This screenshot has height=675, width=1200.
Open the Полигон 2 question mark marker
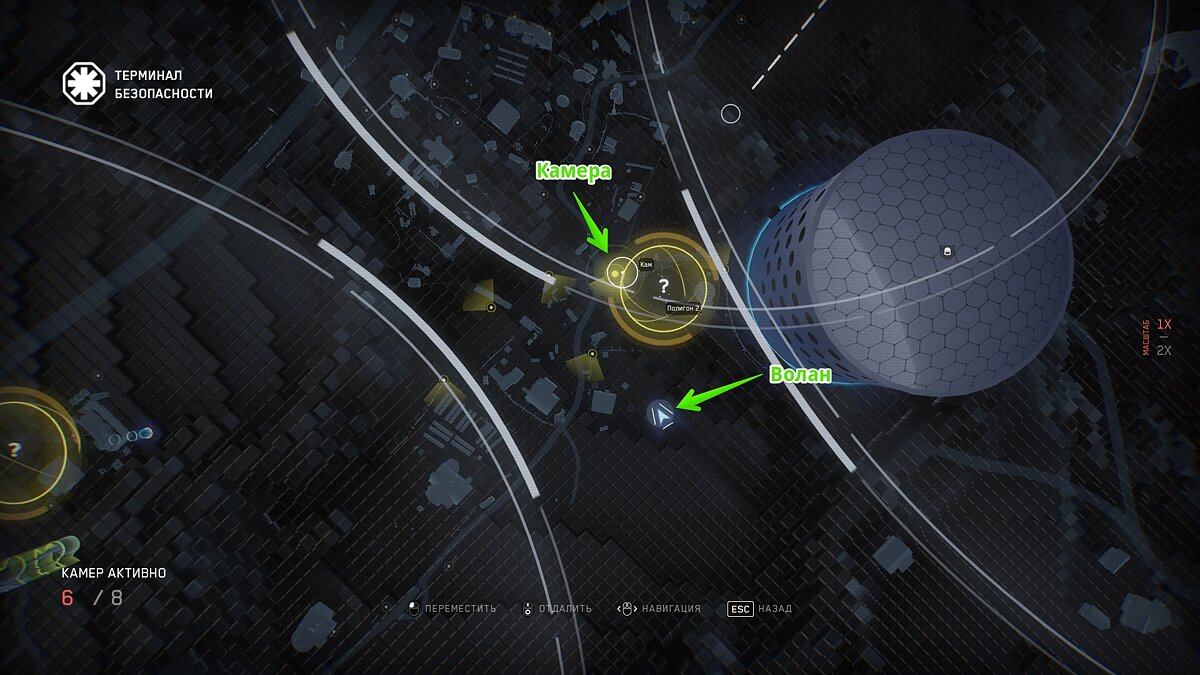pos(663,287)
